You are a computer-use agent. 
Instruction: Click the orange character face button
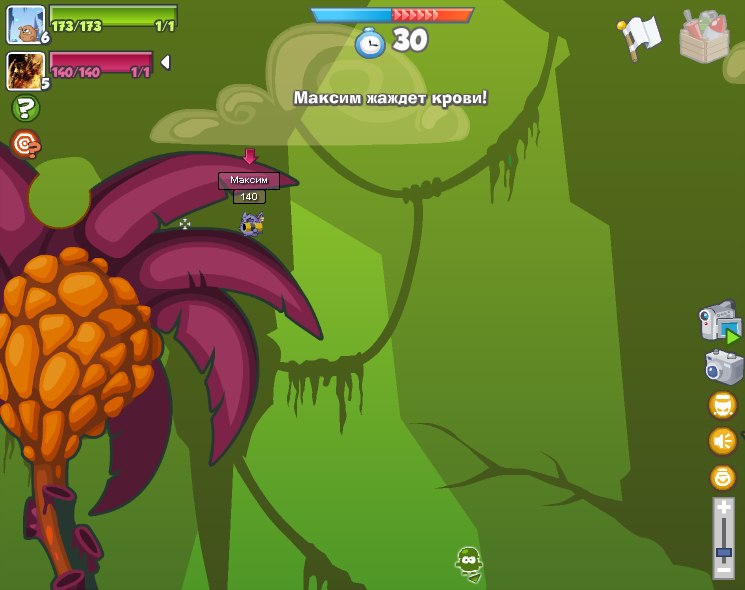point(722,404)
